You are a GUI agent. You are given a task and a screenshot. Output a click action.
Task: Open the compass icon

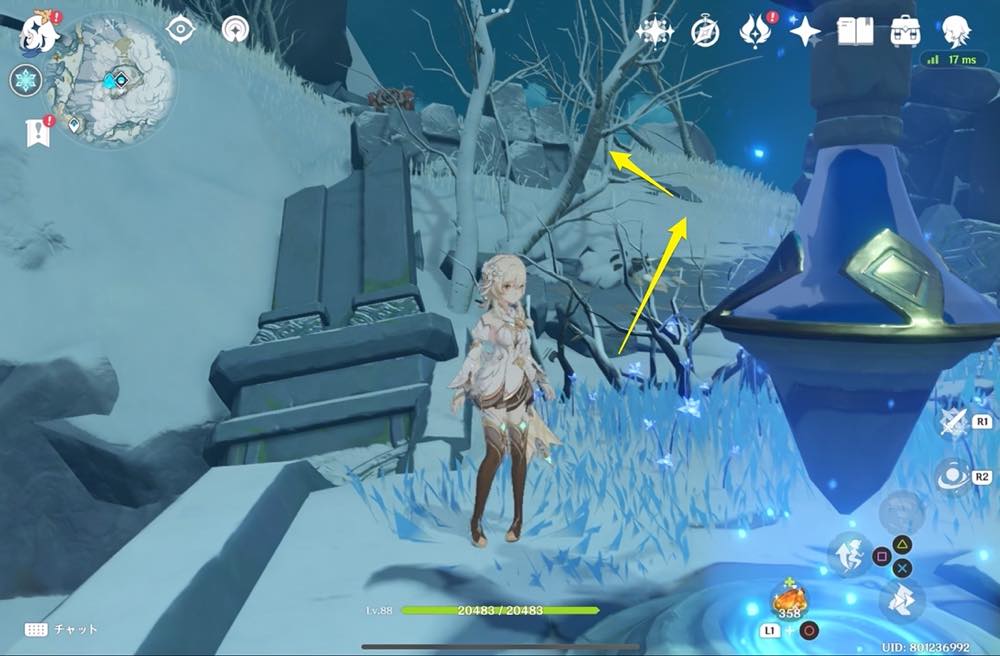point(705,32)
